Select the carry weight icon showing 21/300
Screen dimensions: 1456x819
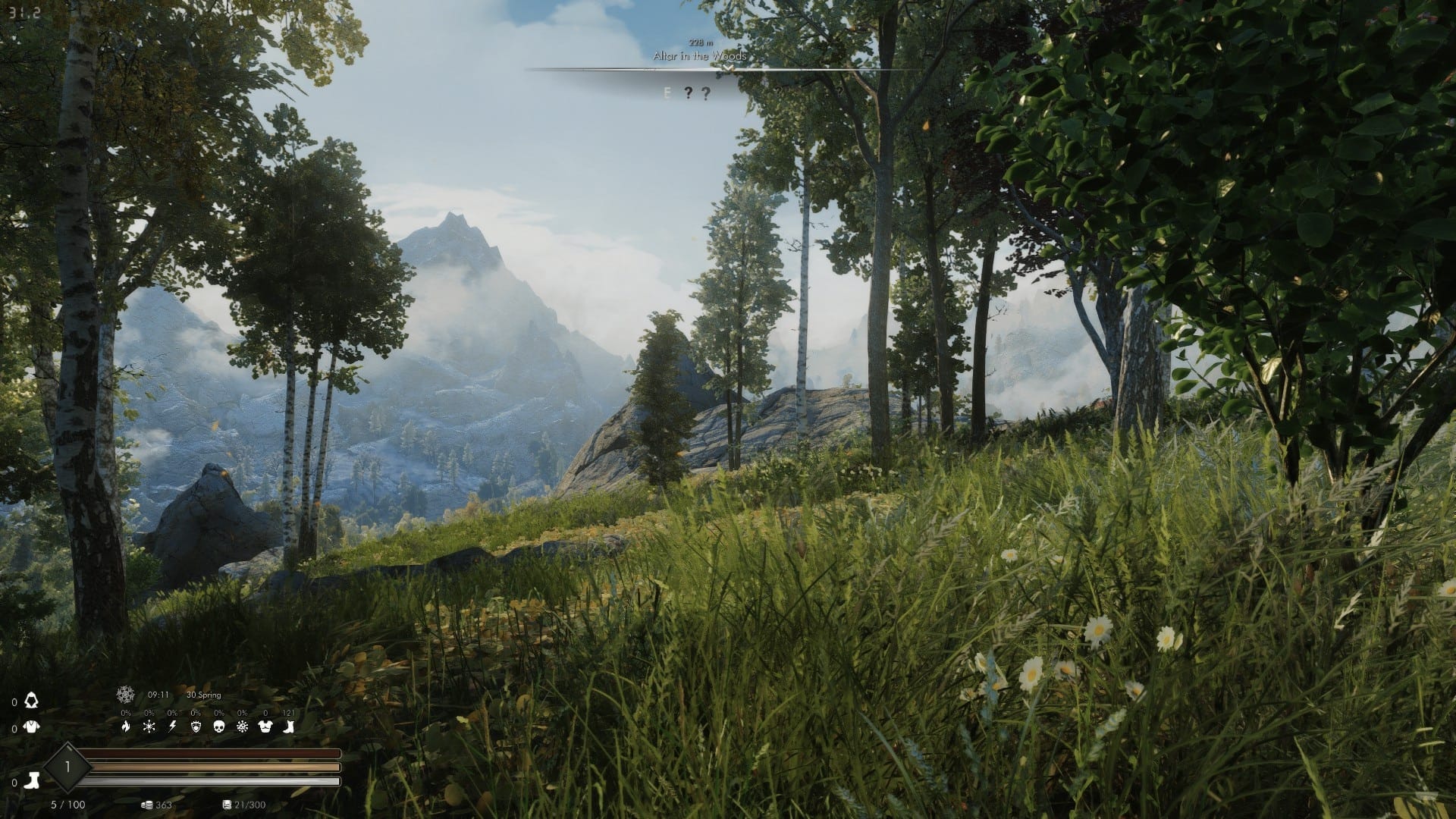[227, 805]
